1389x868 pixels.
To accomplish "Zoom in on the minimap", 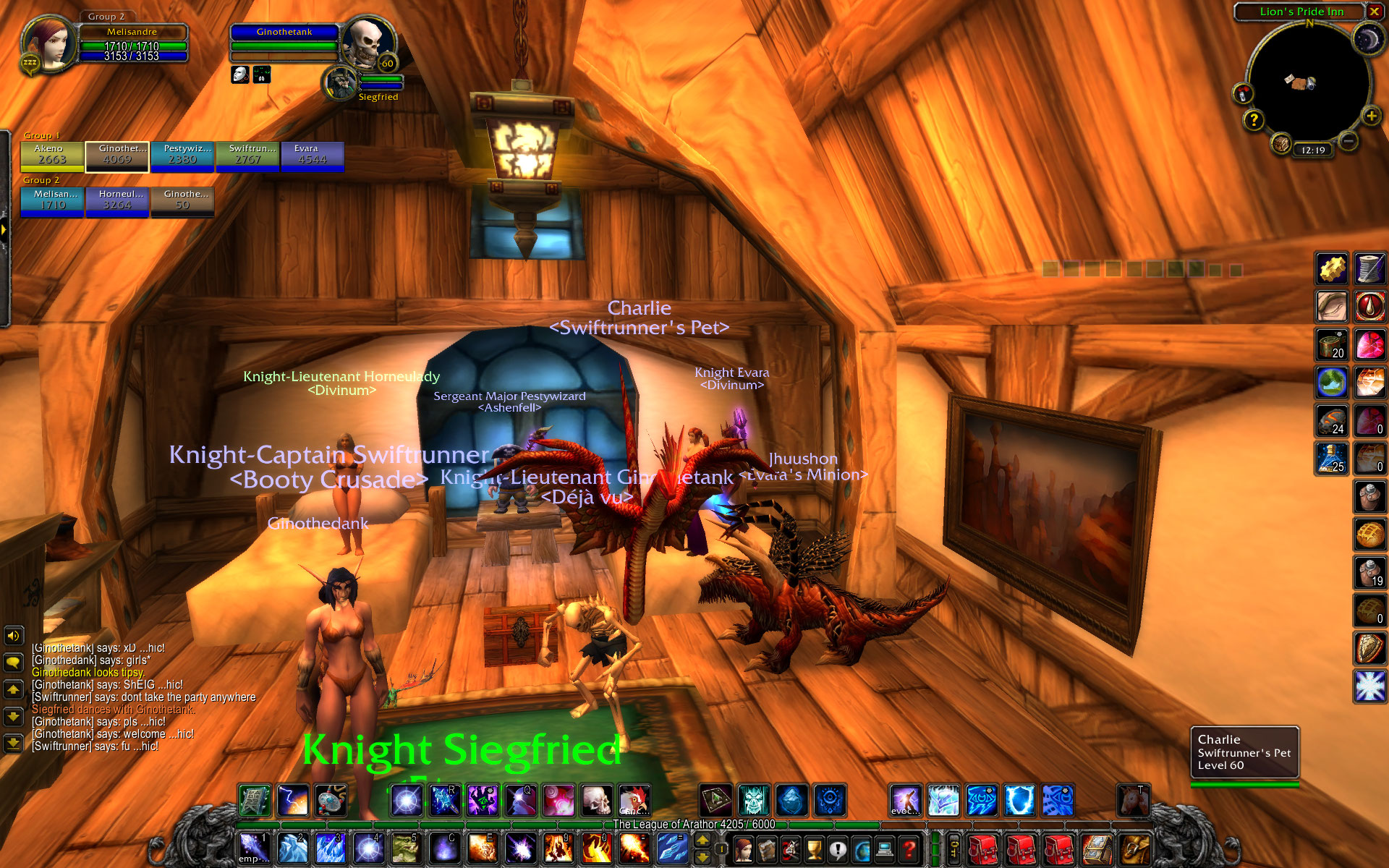I will coord(1370,116).
